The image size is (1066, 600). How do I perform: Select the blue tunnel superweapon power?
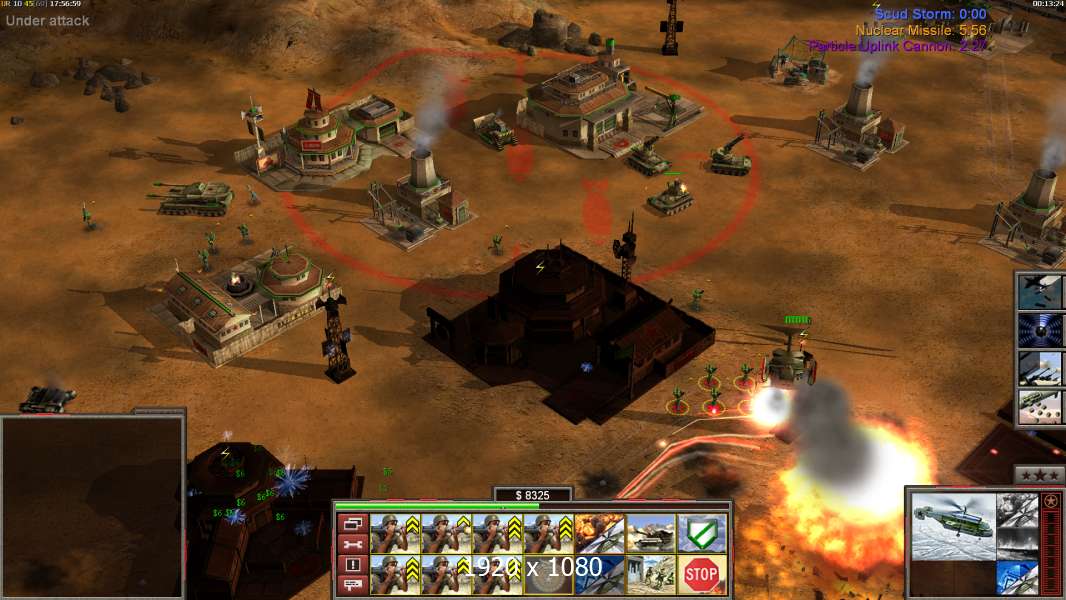(x=1041, y=329)
